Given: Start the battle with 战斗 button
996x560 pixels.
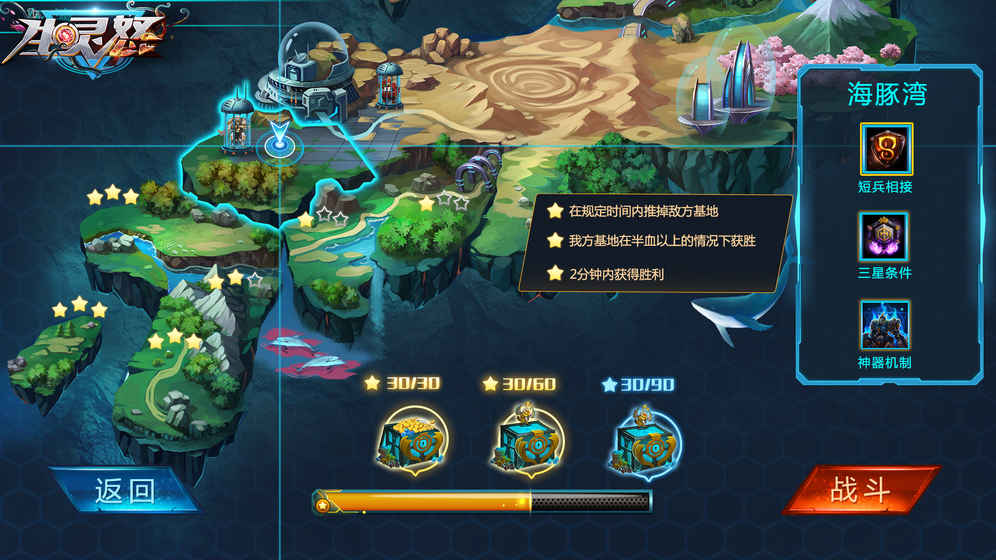Looking at the screenshot, I should [860, 490].
